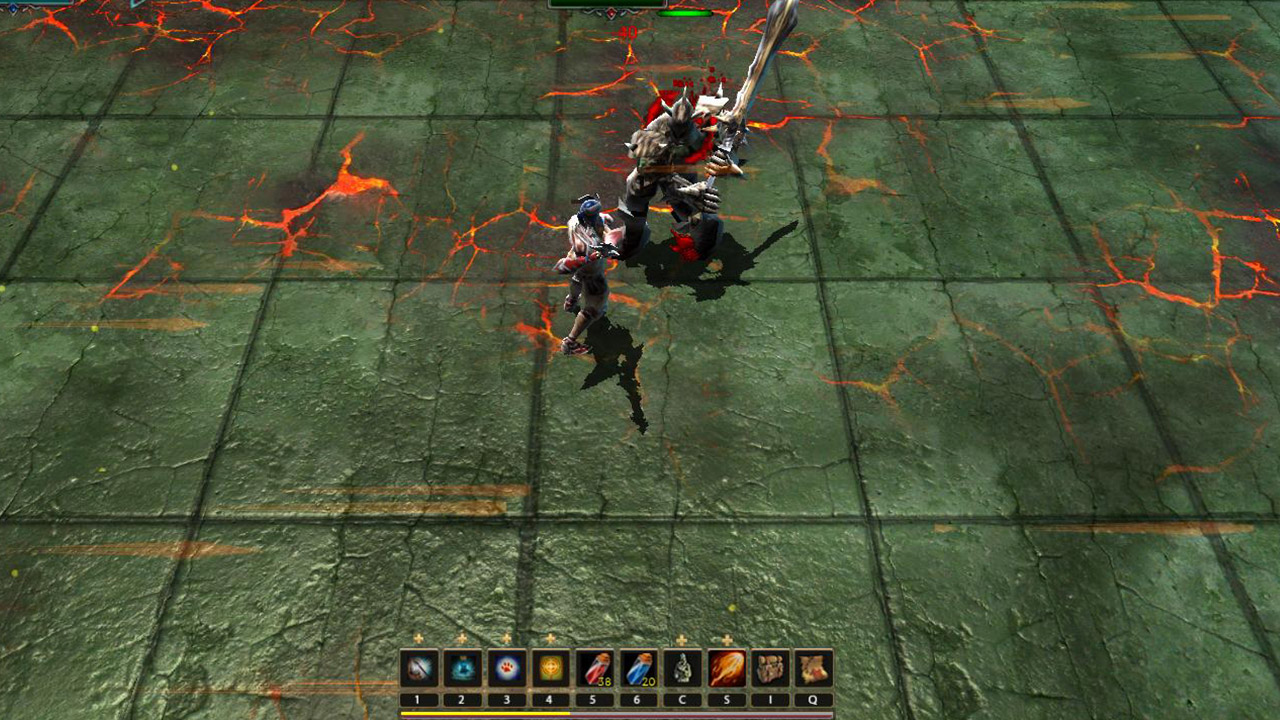
Task: Select the sword attack skill in slot 1
Action: pyautogui.click(x=419, y=668)
